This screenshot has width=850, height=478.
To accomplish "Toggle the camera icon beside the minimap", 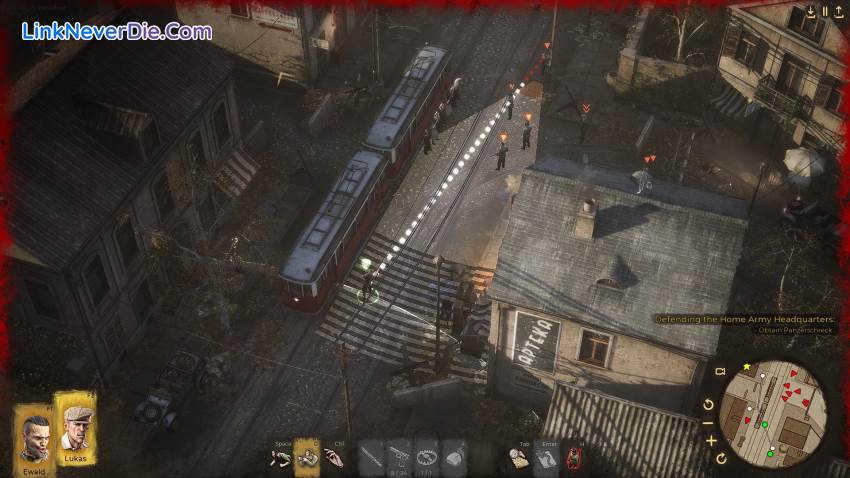I will coord(719,372).
